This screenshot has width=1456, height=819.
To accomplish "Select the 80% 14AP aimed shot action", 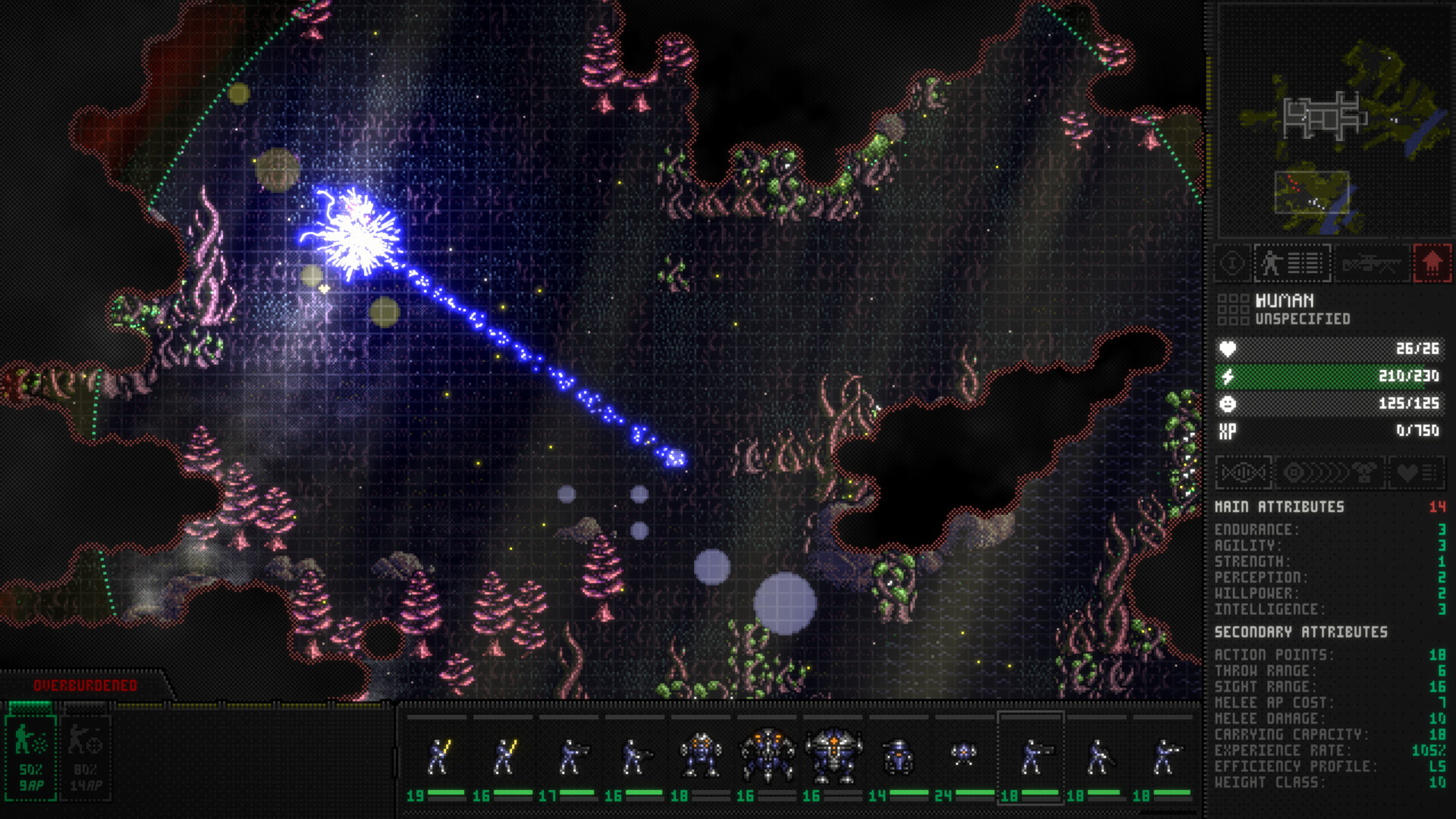I will [86, 757].
